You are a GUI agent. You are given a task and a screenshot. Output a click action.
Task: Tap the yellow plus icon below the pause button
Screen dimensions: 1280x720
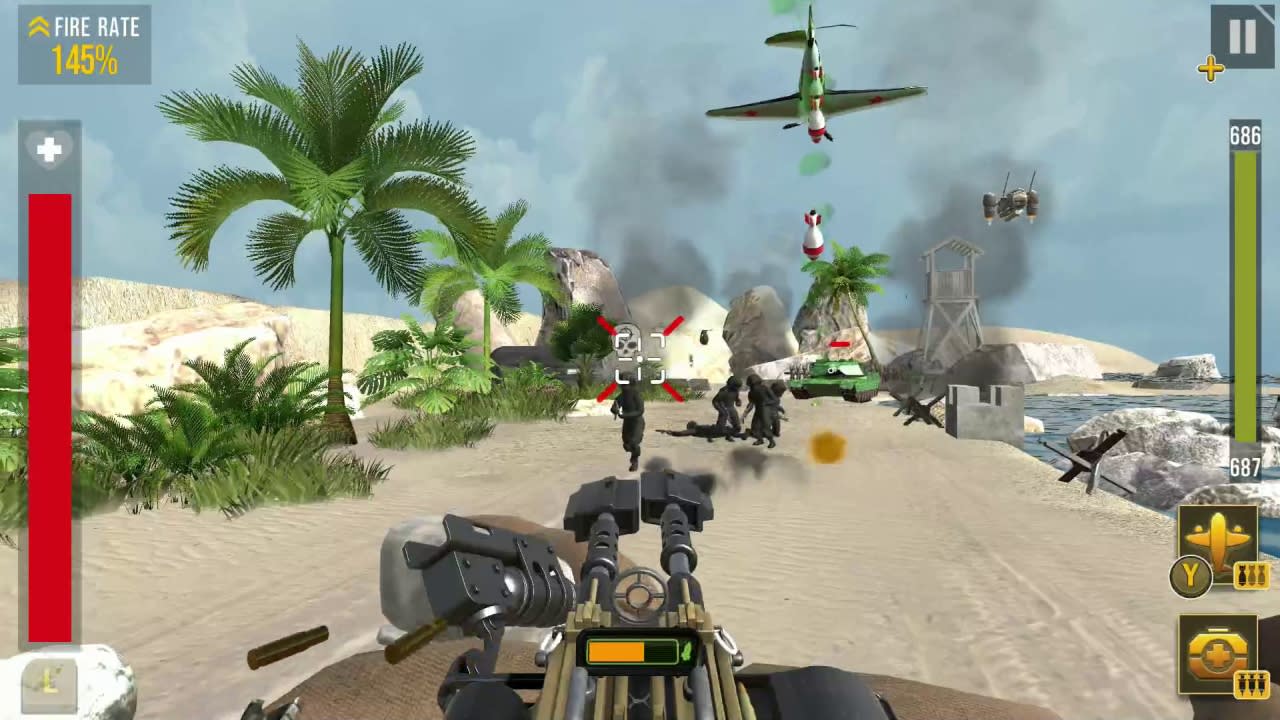[1211, 70]
